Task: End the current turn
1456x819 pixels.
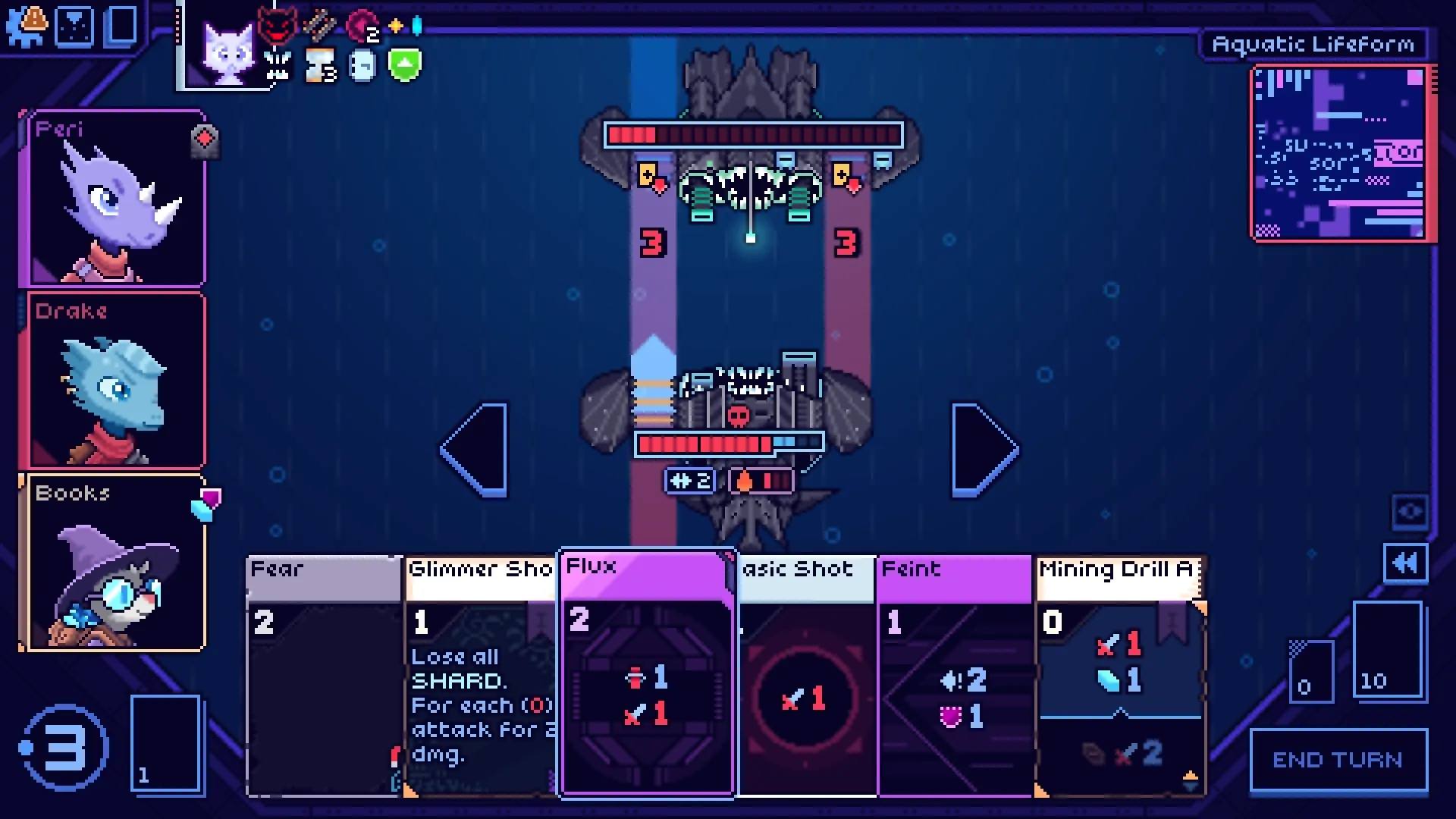Action: 1338,760
